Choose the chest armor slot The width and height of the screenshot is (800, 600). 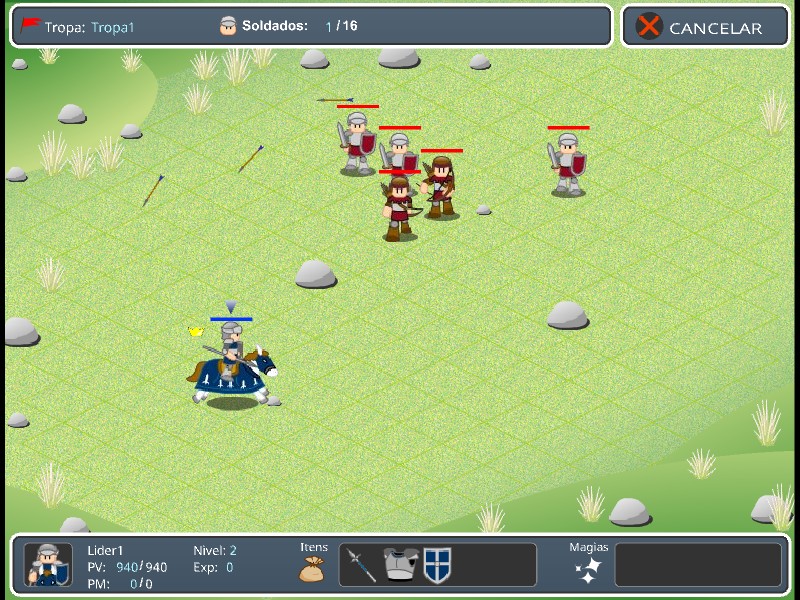399,565
